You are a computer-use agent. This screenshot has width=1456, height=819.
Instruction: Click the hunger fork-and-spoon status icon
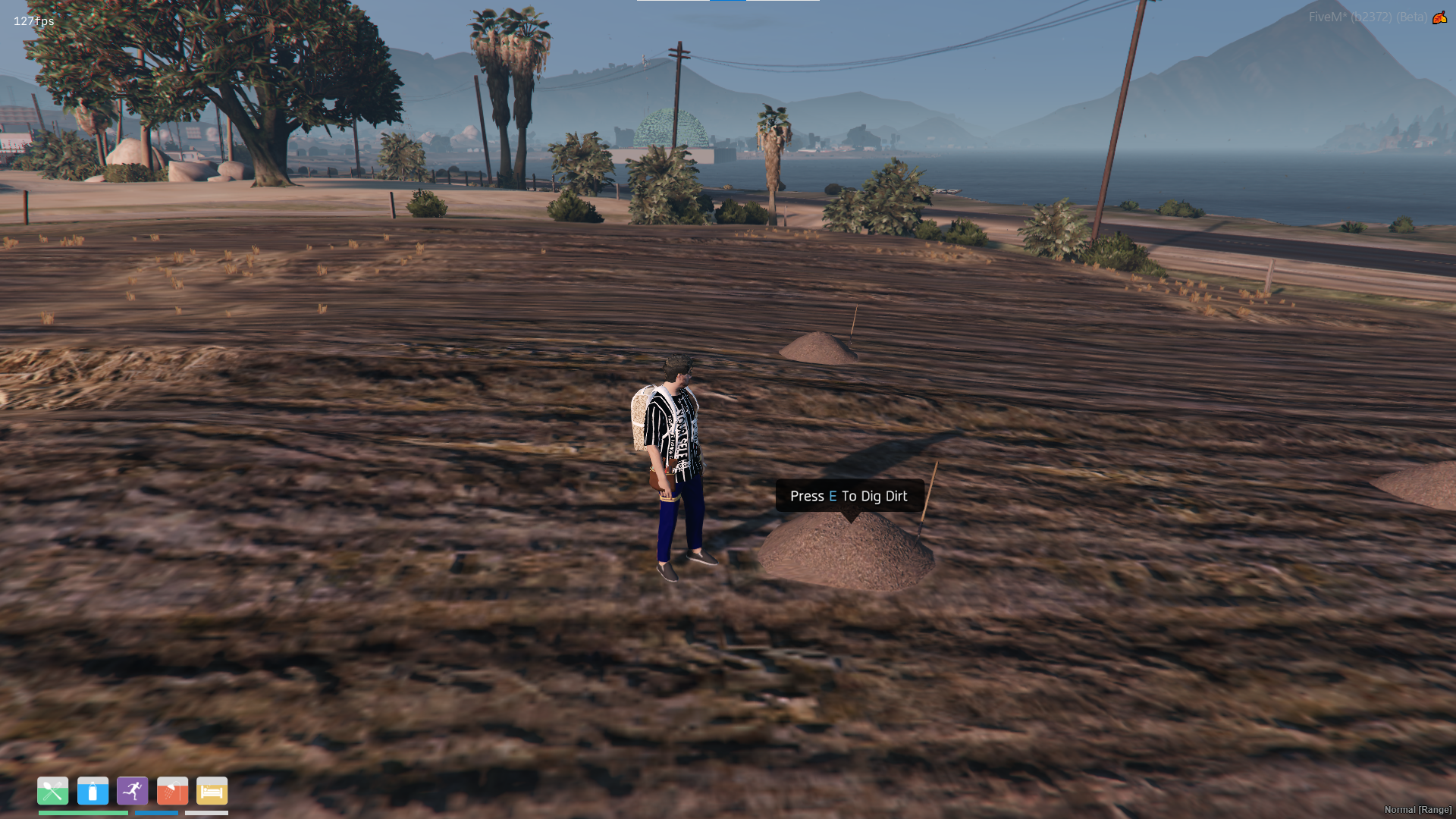tap(53, 791)
